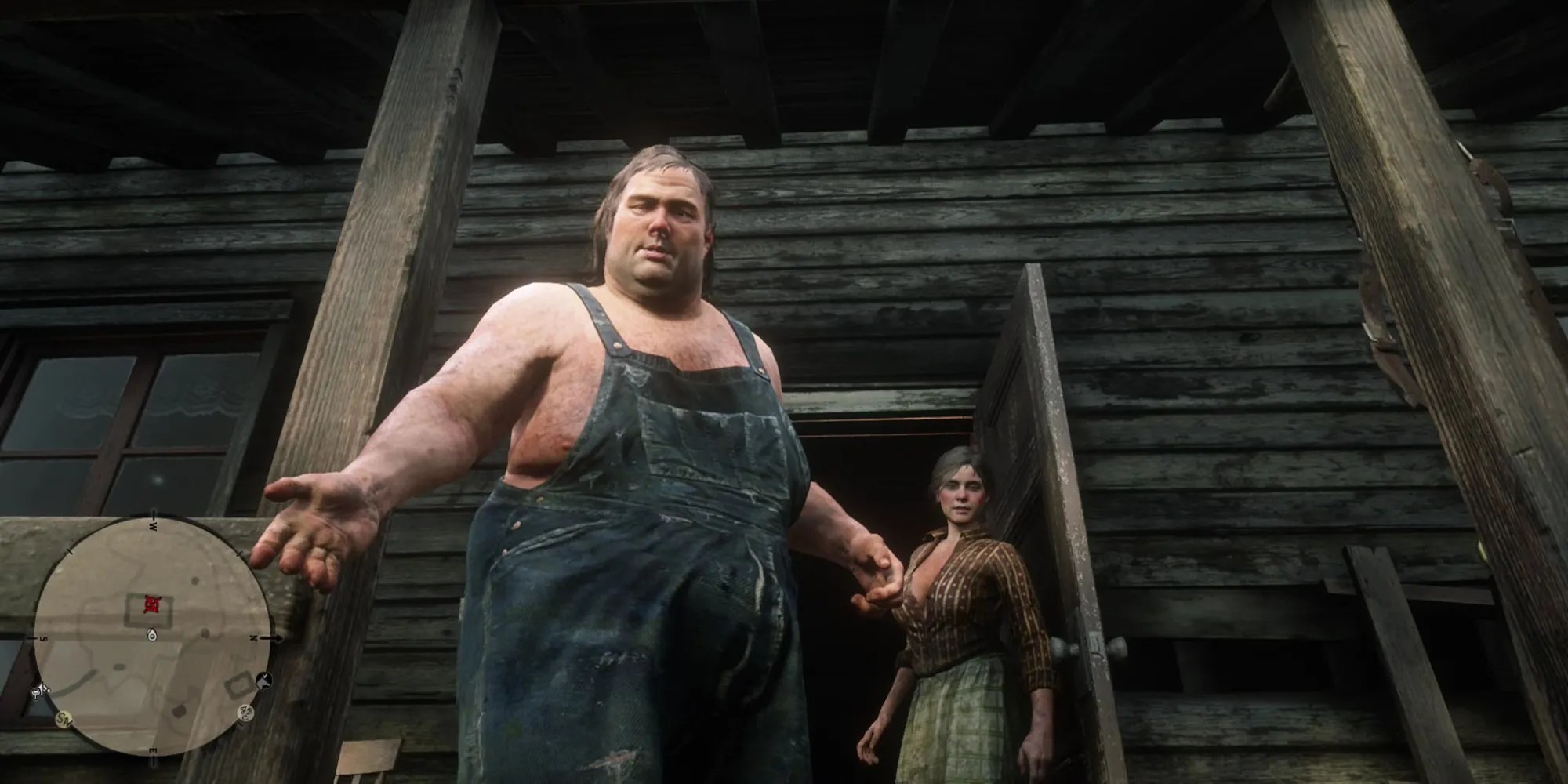Click the 'E' compass letter below the minimap
1568x784 pixels.
coord(154,750)
